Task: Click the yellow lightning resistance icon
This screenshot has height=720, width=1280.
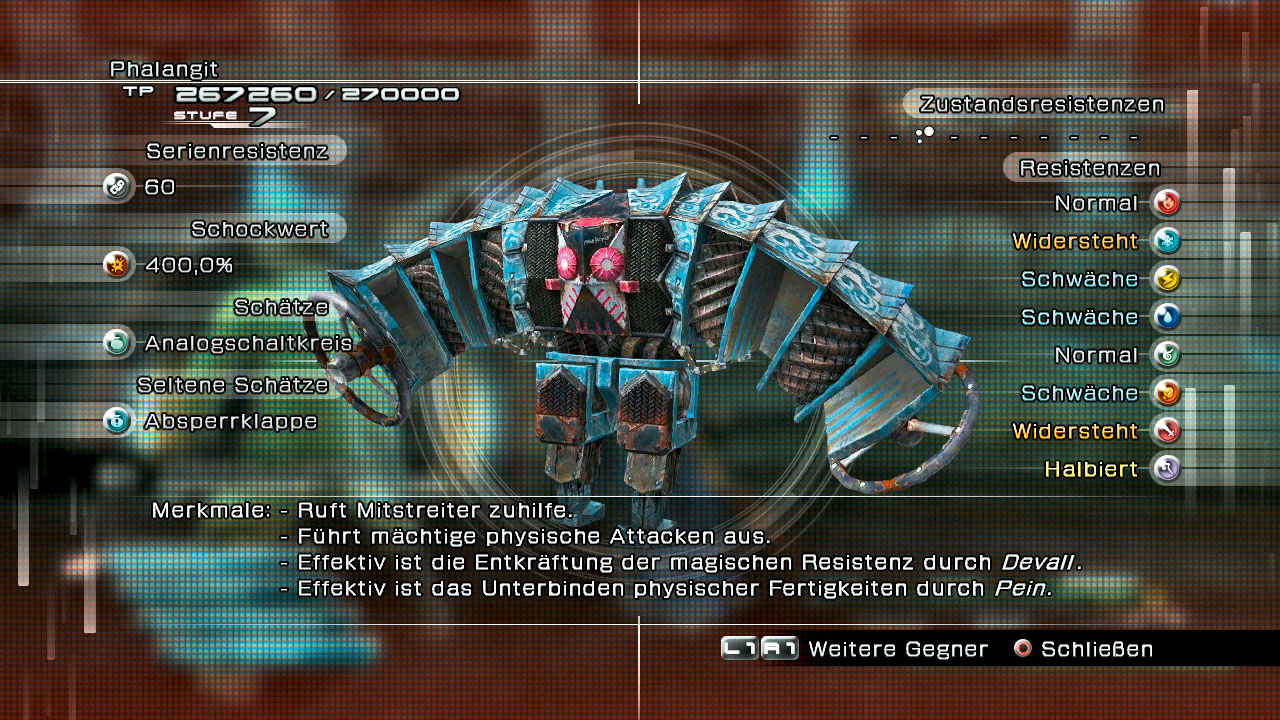Action: [1166, 279]
